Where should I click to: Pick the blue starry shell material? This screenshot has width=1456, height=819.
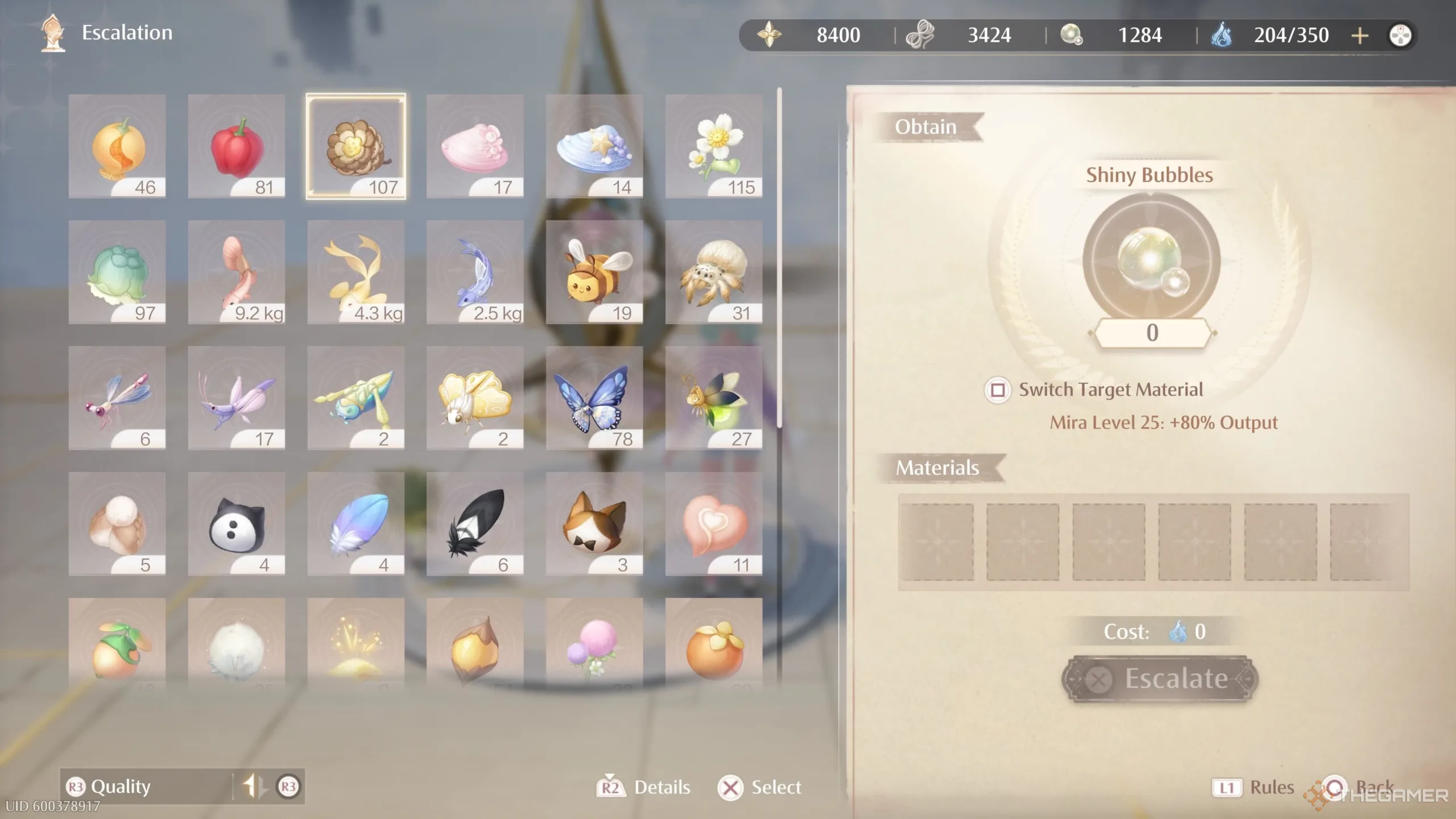click(594, 146)
